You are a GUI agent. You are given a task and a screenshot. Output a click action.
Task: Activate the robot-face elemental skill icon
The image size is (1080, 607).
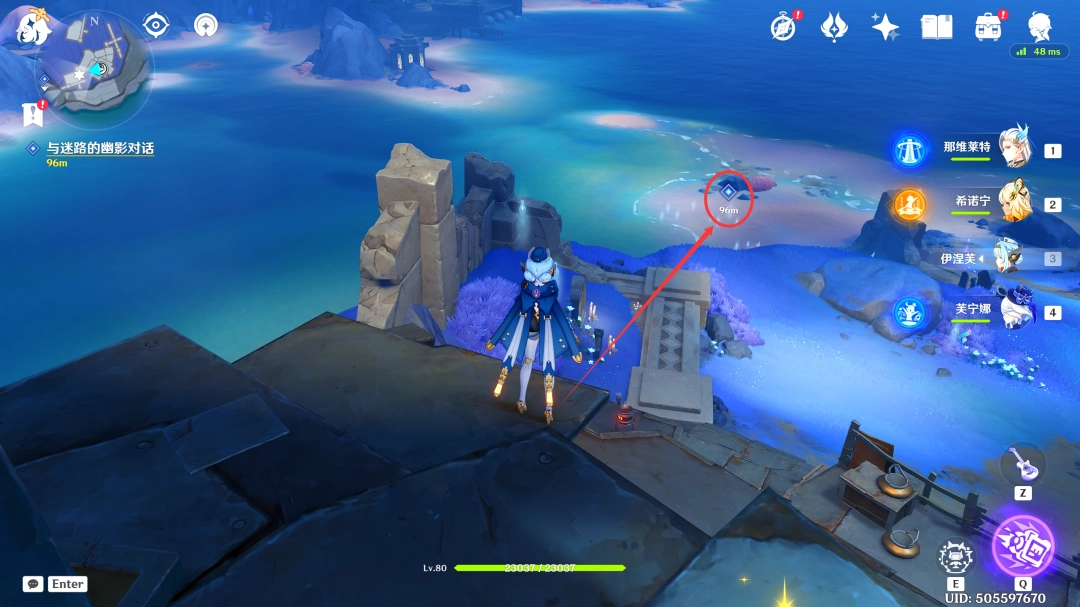[956, 557]
